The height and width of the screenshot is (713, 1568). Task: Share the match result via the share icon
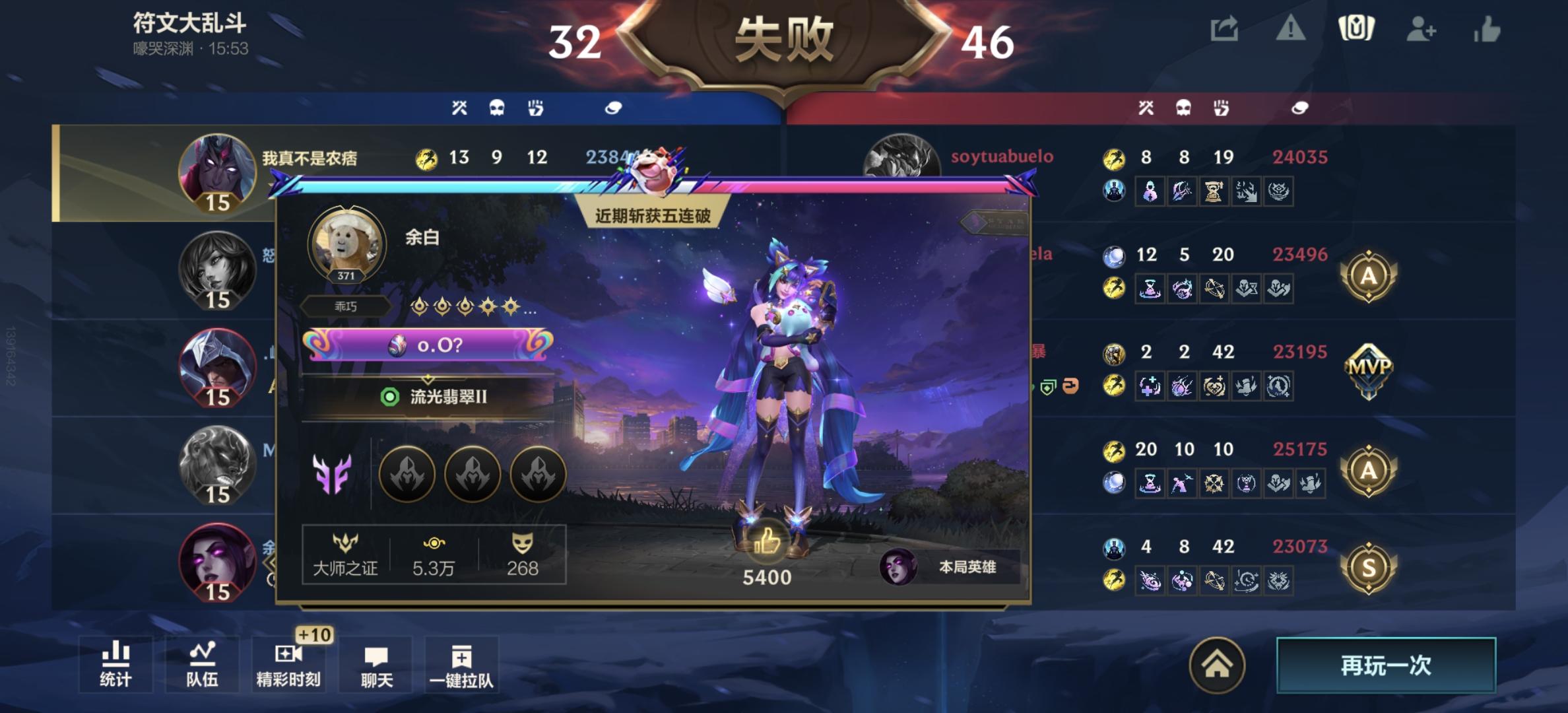tap(1225, 29)
